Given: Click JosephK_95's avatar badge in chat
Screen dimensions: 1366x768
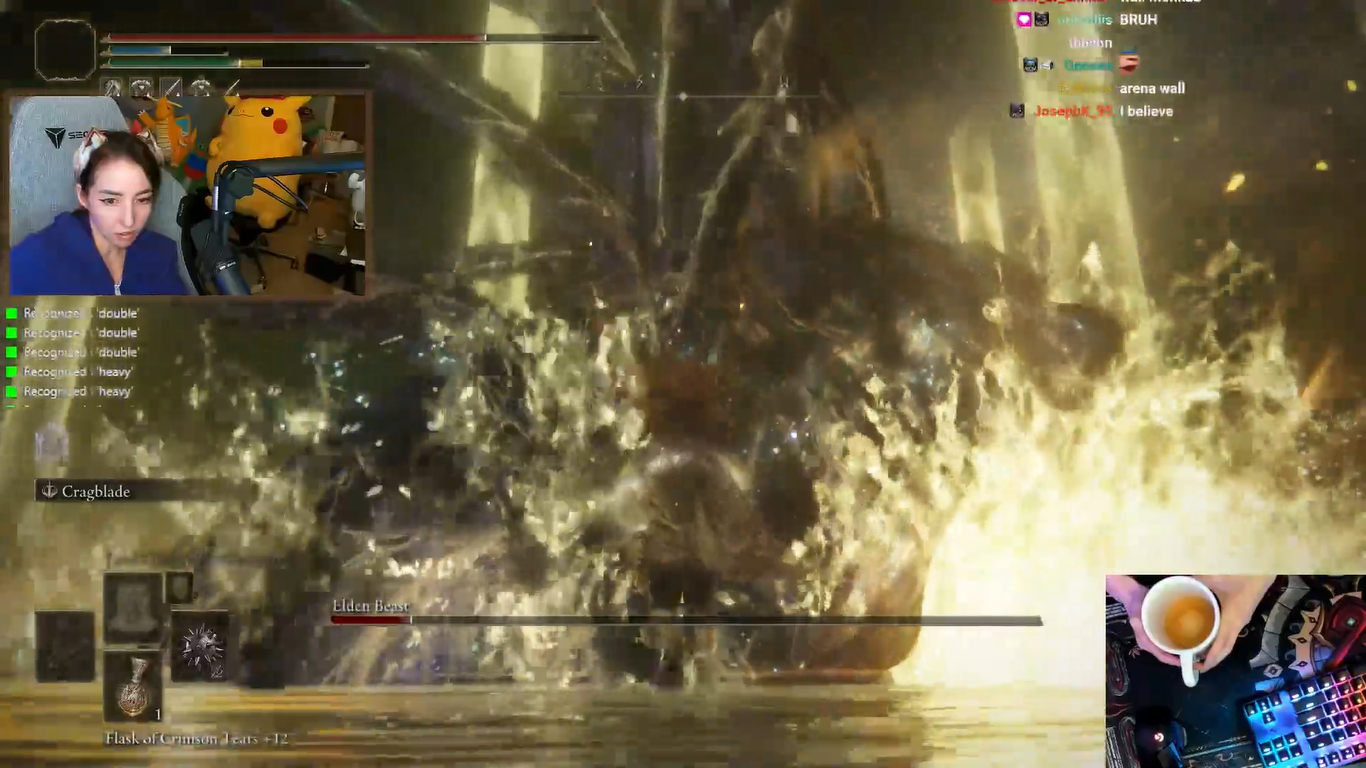Looking at the screenshot, I should [1016, 111].
